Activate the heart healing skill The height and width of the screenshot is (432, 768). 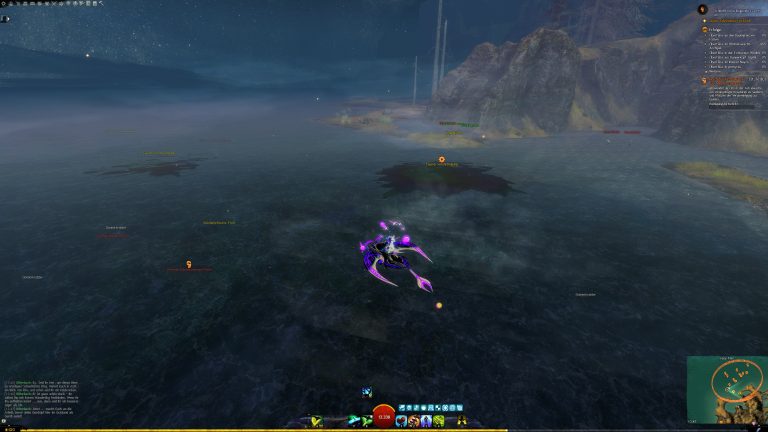pyautogui.click(x=401, y=421)
